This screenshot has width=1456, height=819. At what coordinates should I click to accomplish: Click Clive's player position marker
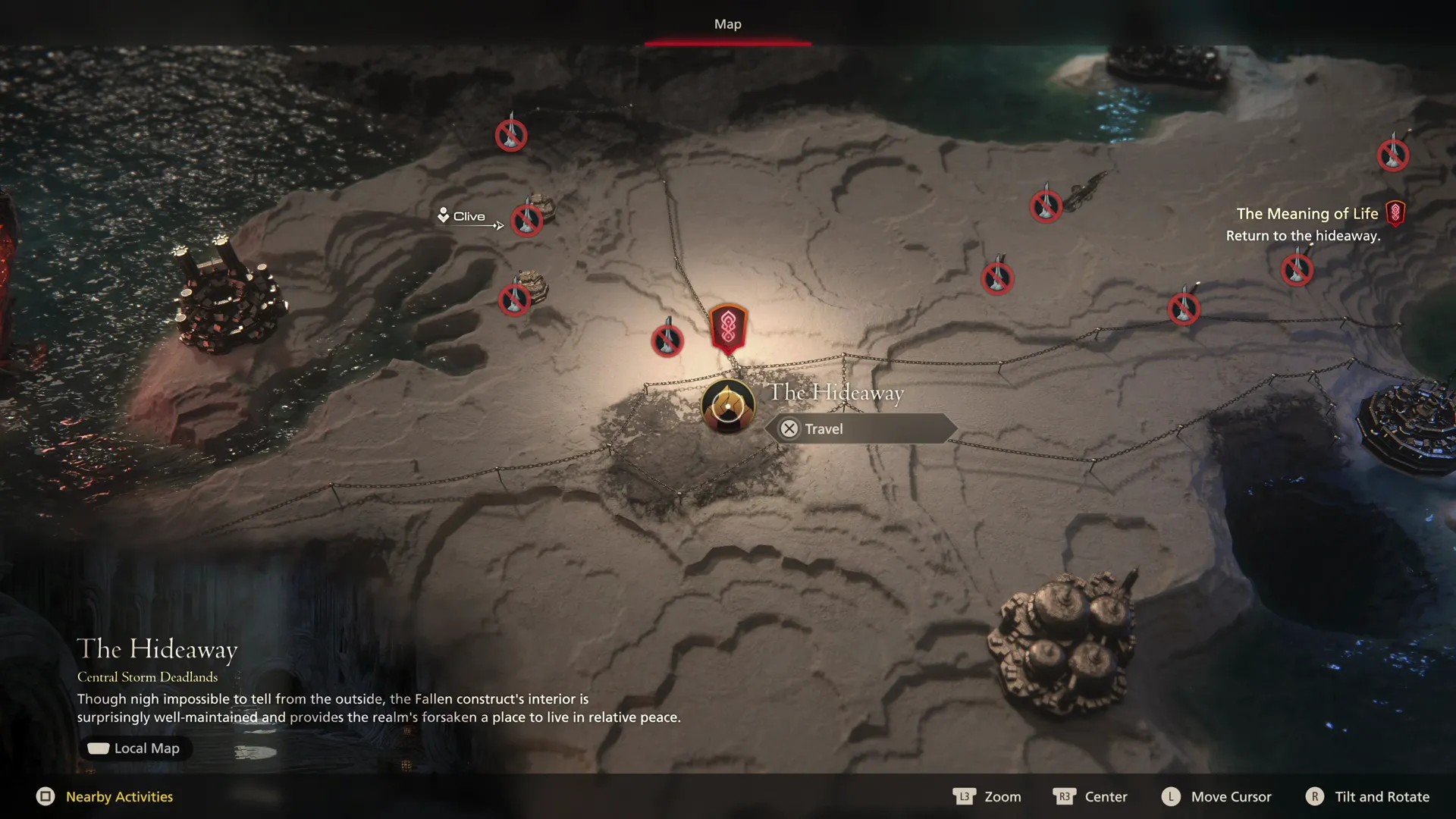pos(444,215)
